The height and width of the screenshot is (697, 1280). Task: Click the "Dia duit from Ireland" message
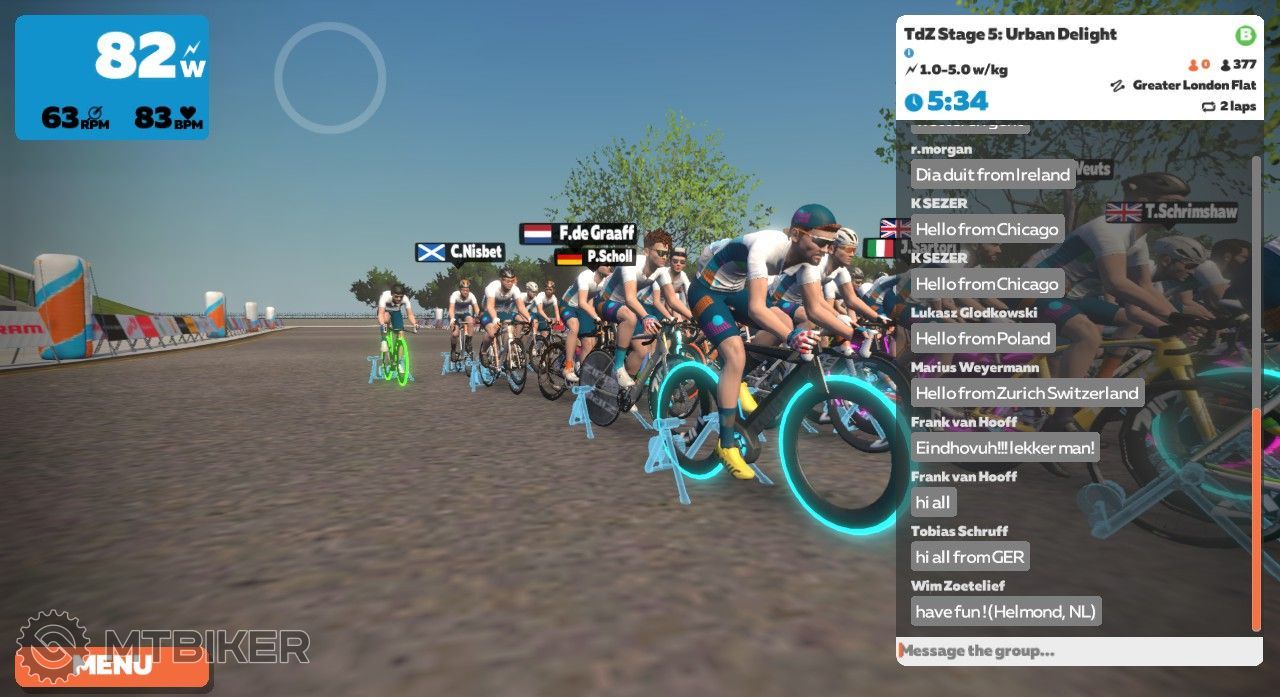[x=993, y=175]
